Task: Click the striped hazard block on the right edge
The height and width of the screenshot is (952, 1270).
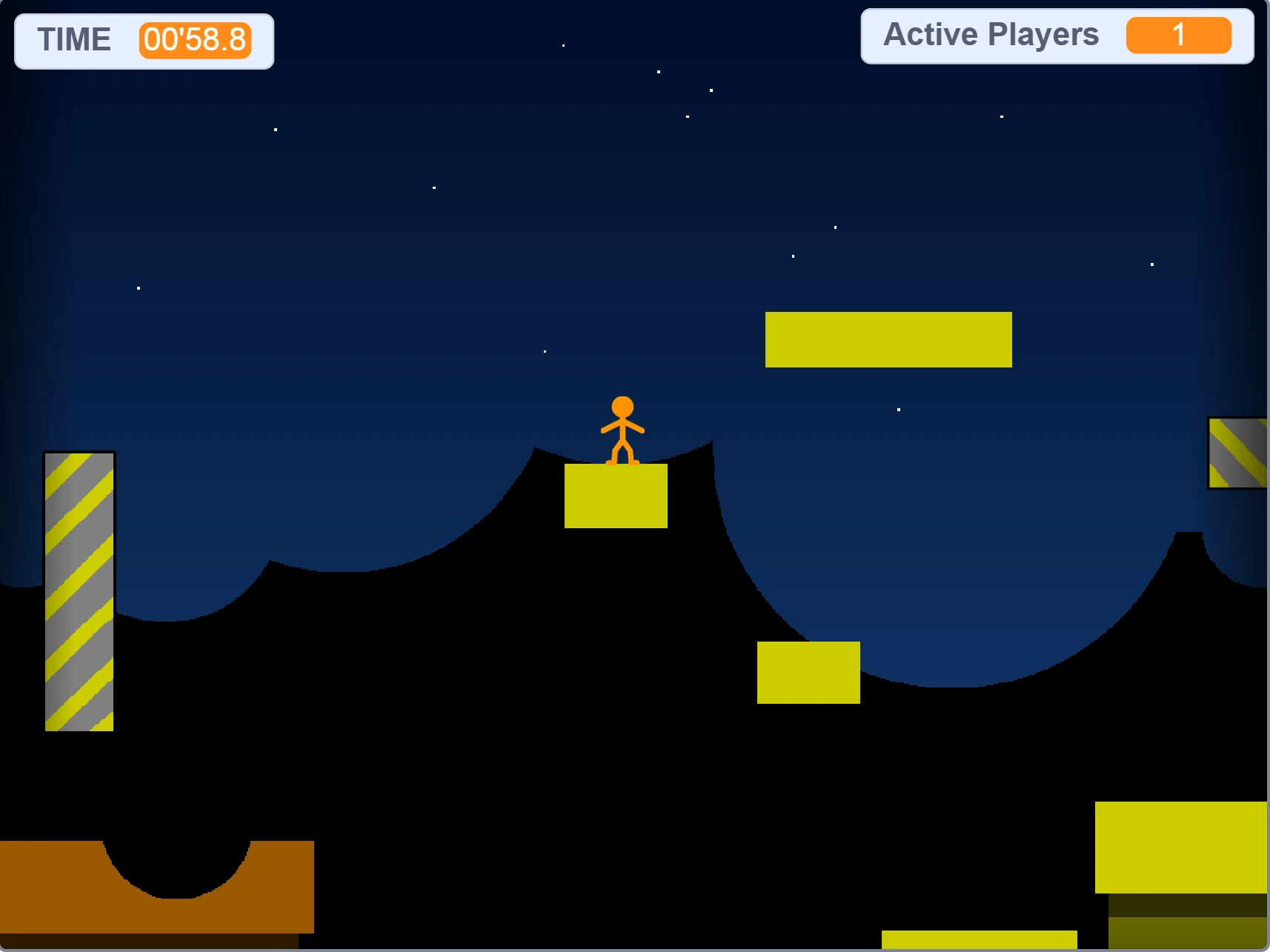Action: [1237, 452]
